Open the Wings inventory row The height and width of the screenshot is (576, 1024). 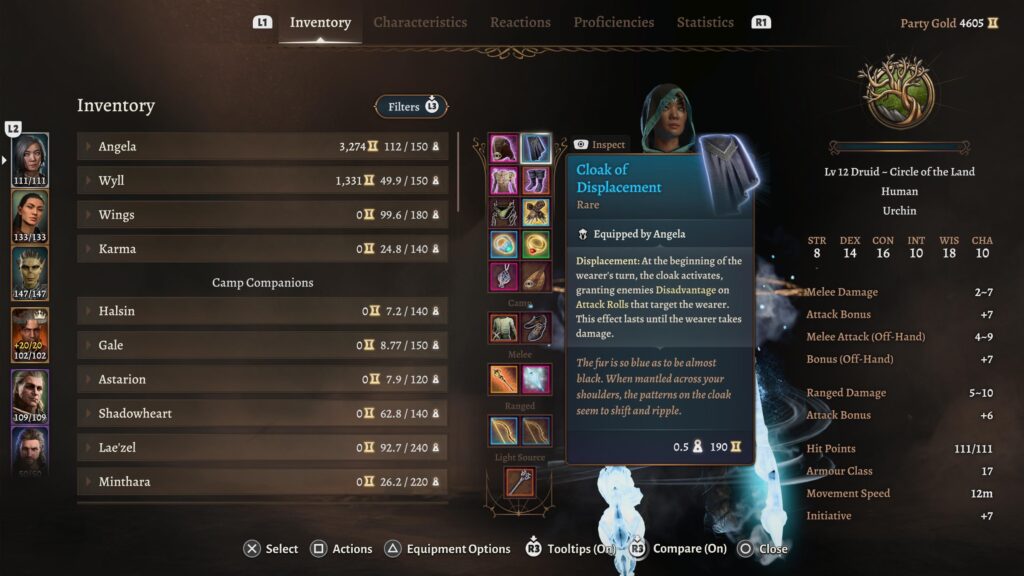point(262,215)
